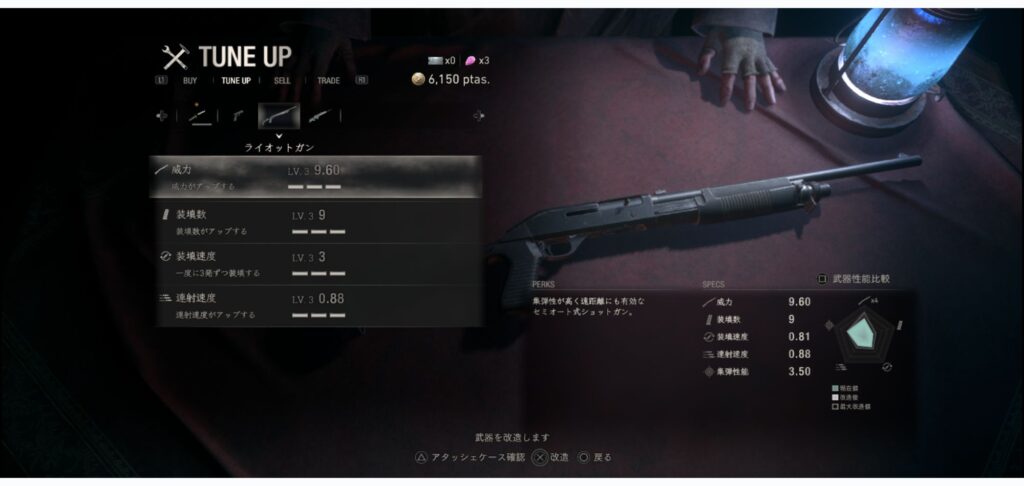
Task: Pick the highlighted Riot Gun shotgun icon
Action: click(279, 115)
